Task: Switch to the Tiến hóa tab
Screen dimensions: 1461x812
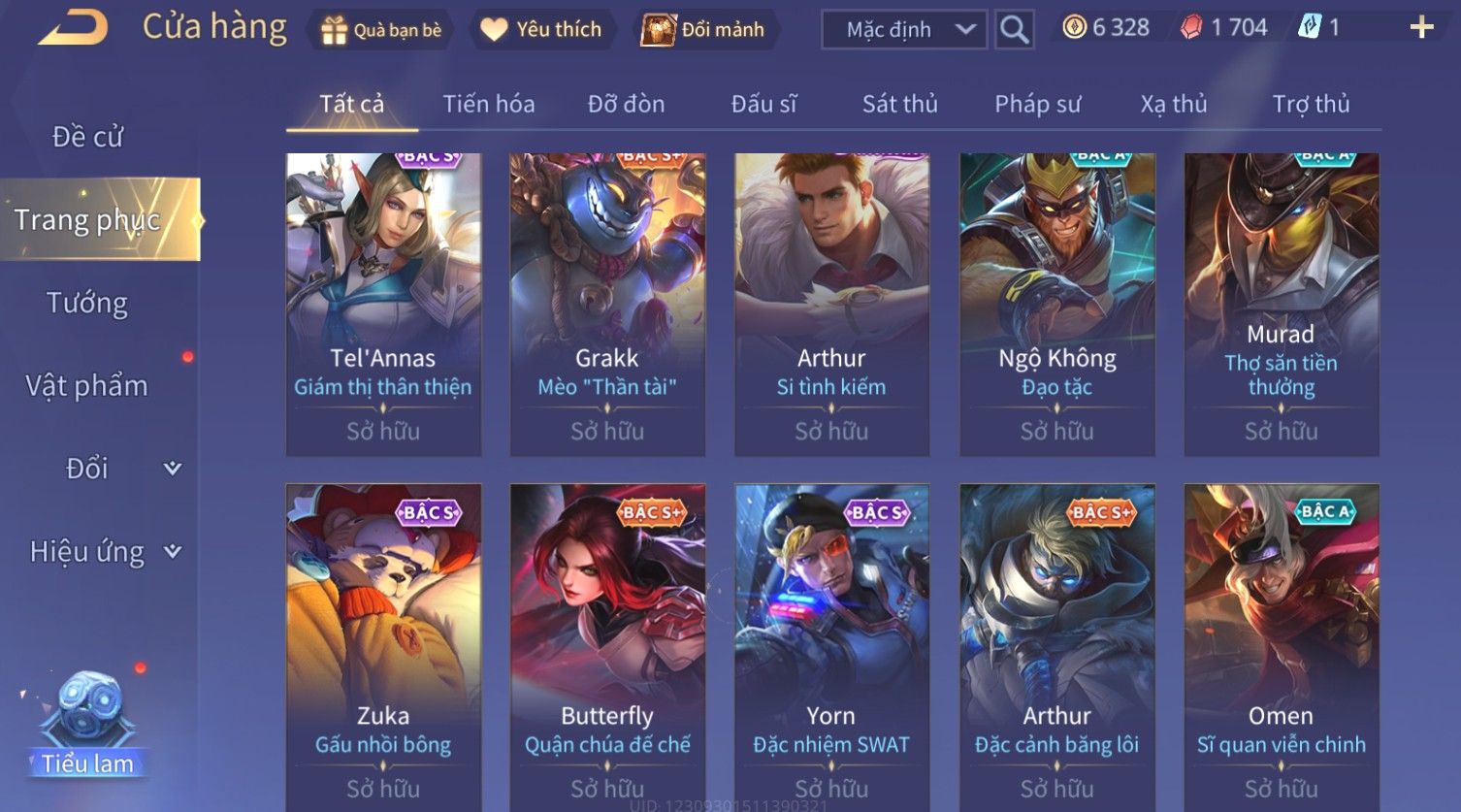Action: pos(488,104)
